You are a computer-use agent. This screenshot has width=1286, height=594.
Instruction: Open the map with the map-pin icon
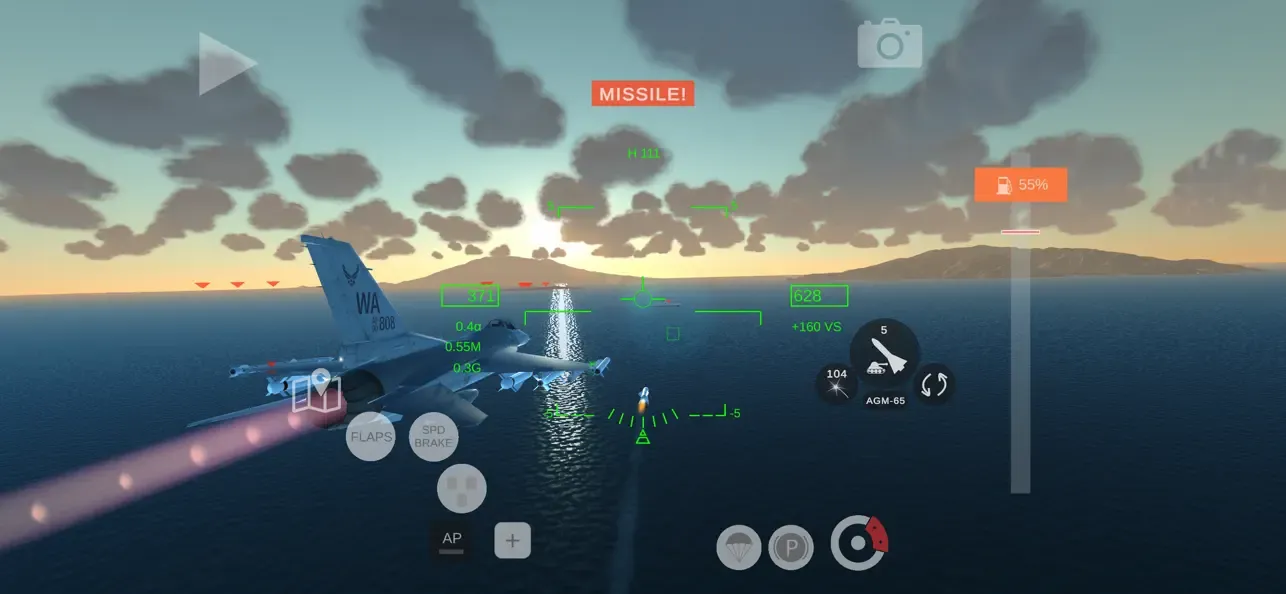tap(317, 392)
